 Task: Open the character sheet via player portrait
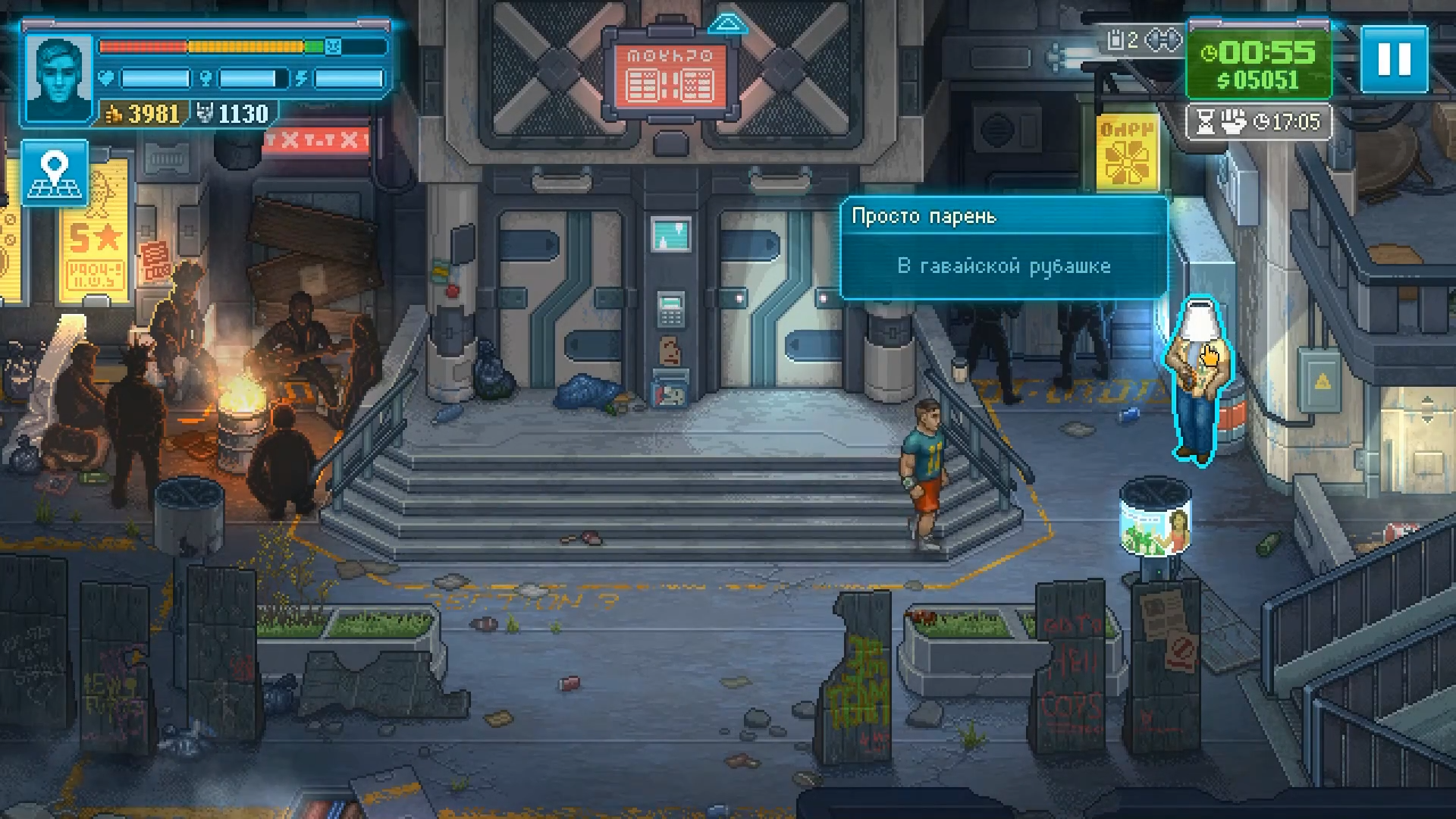coord(58,78)
